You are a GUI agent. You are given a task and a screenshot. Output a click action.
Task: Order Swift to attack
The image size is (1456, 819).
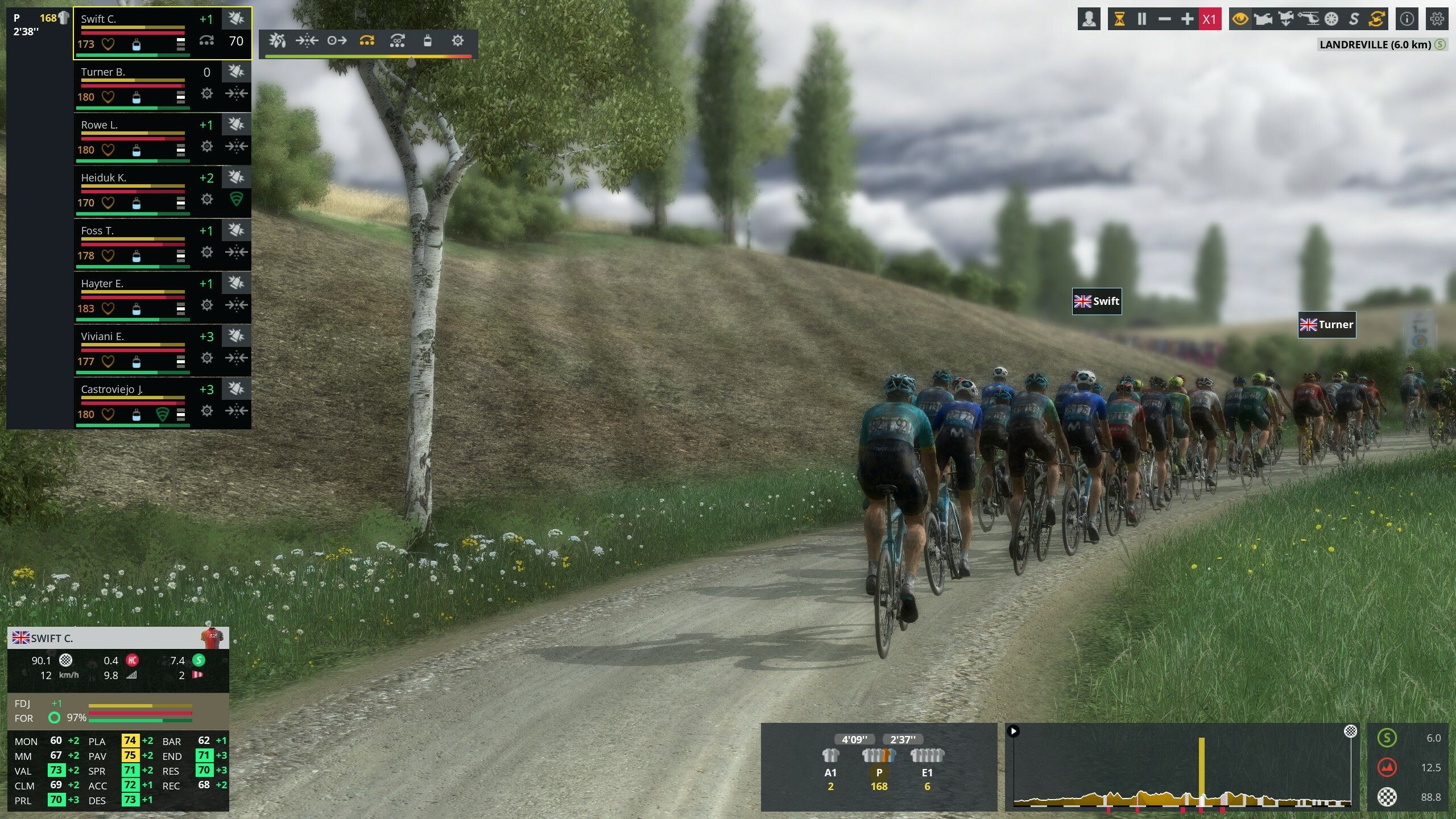click(277, 41)
